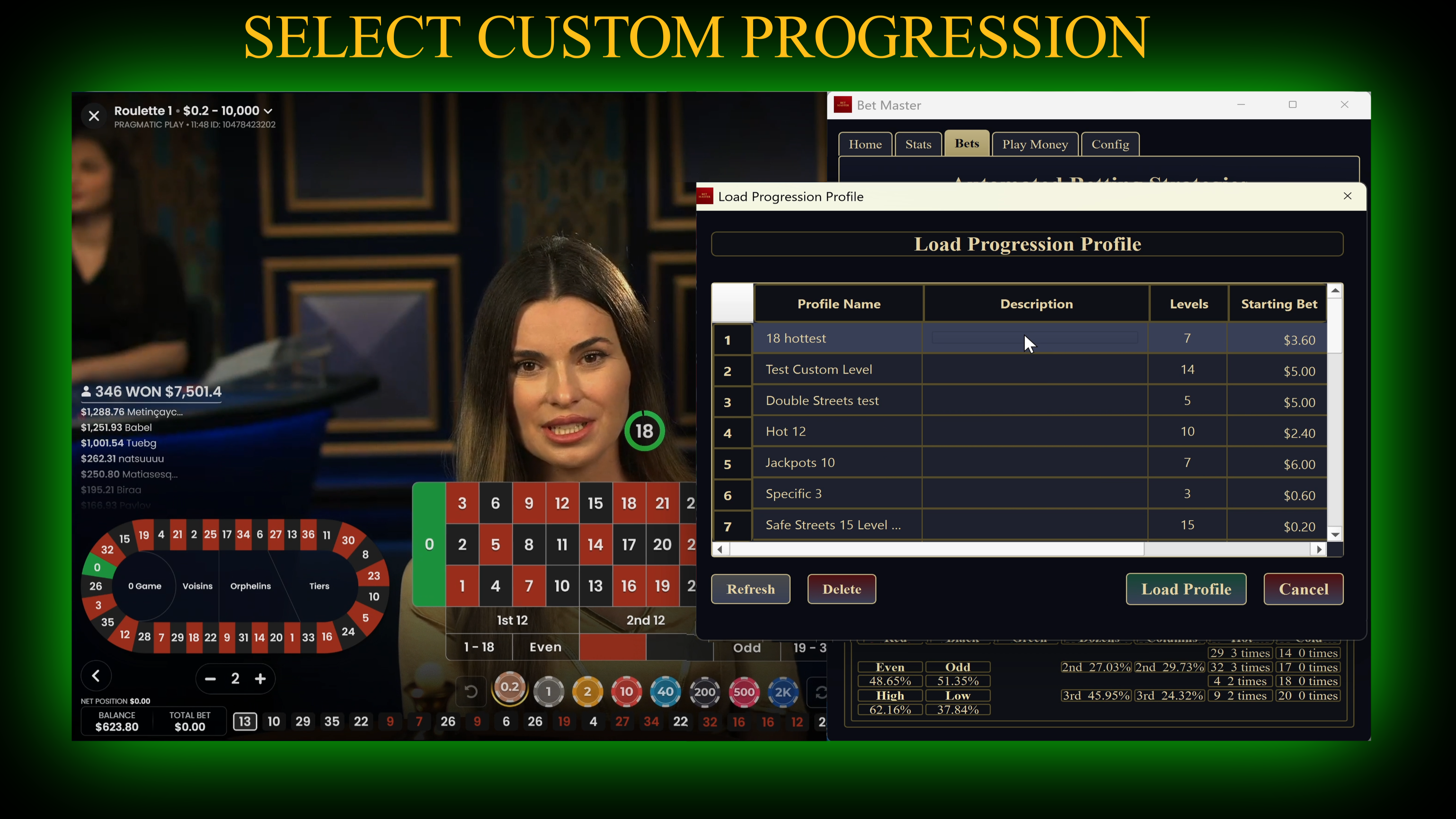Open the Config tab
1456x819 pixels.
(x=1110, y=143)
